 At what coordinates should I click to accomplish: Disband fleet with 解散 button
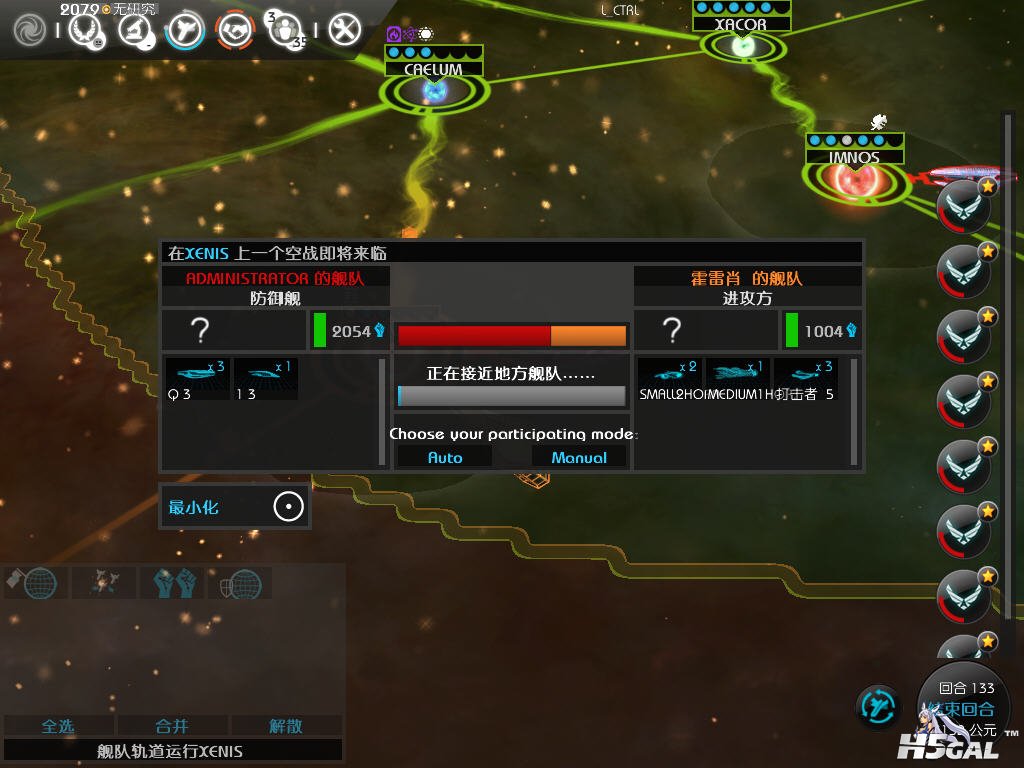[x=286, y=726]
